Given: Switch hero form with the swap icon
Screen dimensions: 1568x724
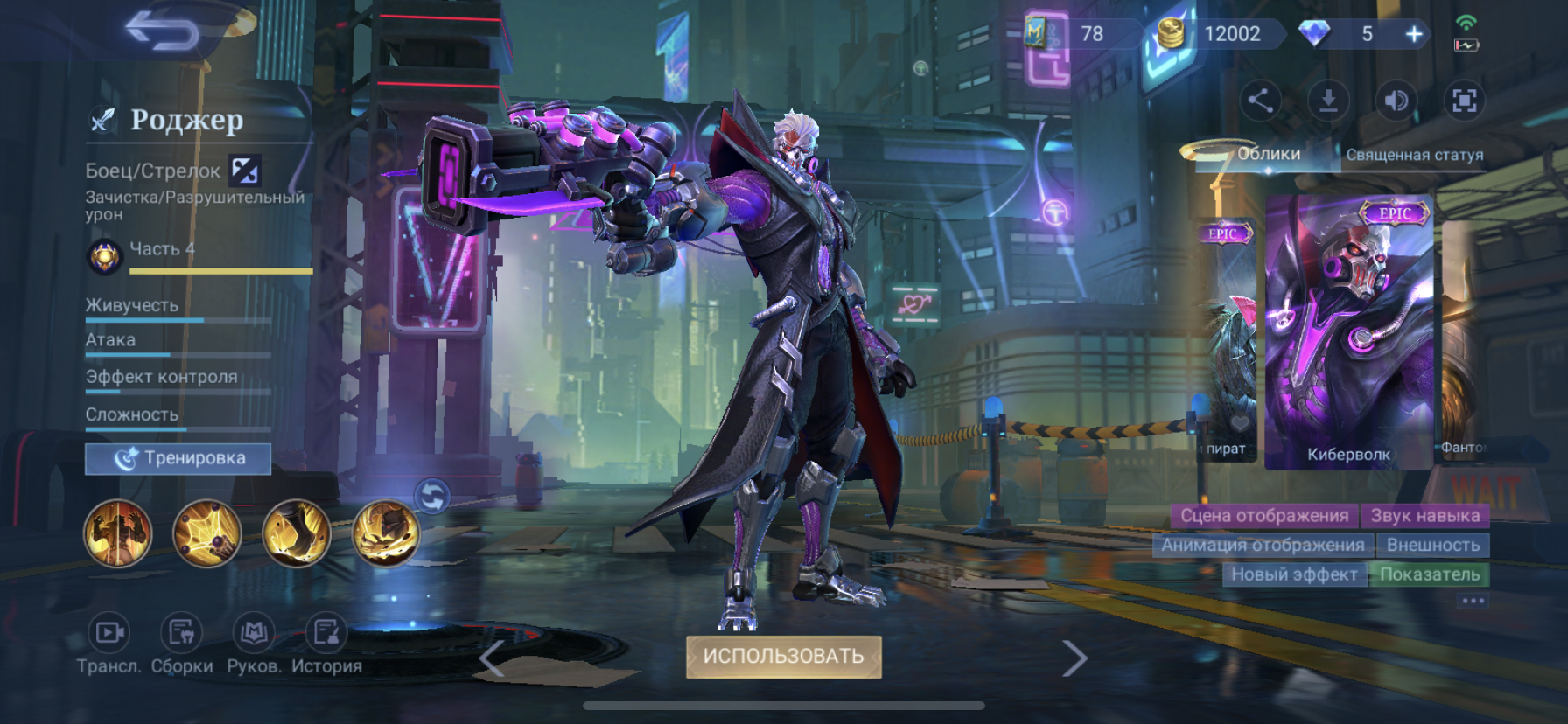Looking at the screenshot, I should [x=432, y=497].
